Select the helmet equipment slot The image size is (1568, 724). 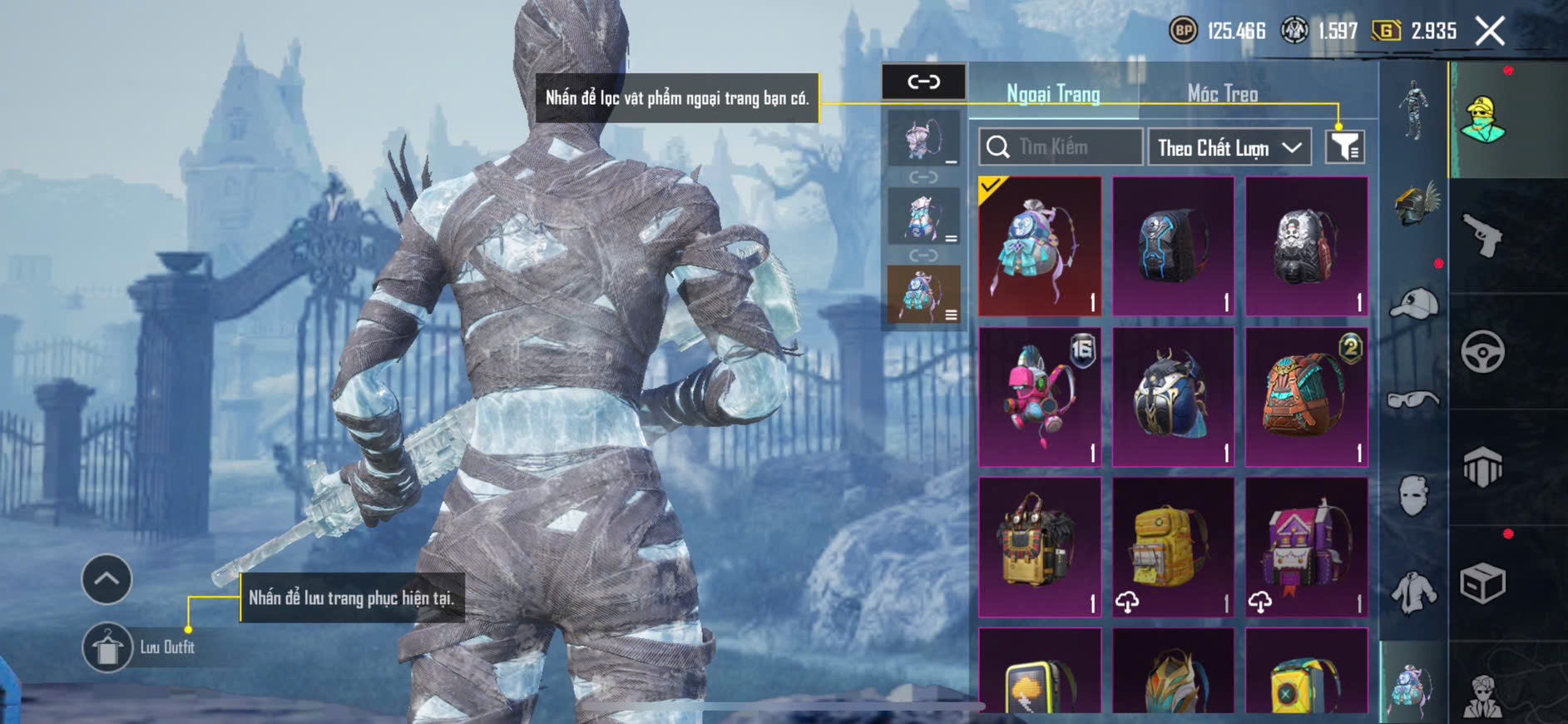coord(1414,205)
